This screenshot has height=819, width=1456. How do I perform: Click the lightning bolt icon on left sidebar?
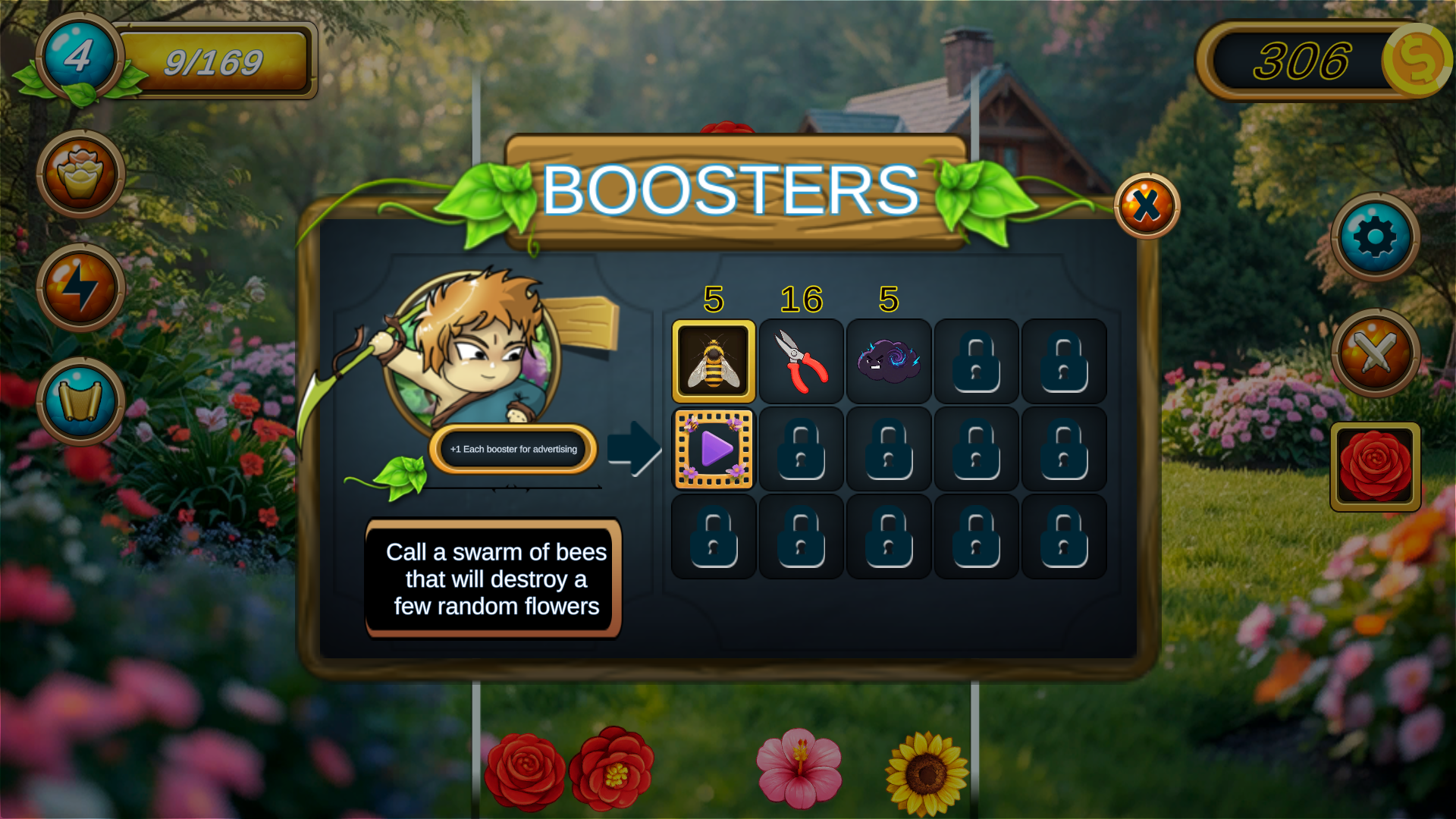pyautogui.click(x=79, y=287)
